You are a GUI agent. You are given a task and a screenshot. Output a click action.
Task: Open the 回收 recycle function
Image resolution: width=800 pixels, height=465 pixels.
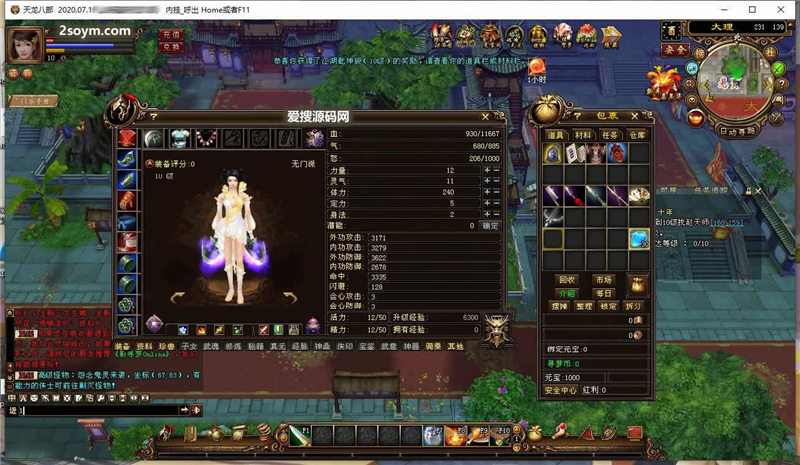[567, 280]
